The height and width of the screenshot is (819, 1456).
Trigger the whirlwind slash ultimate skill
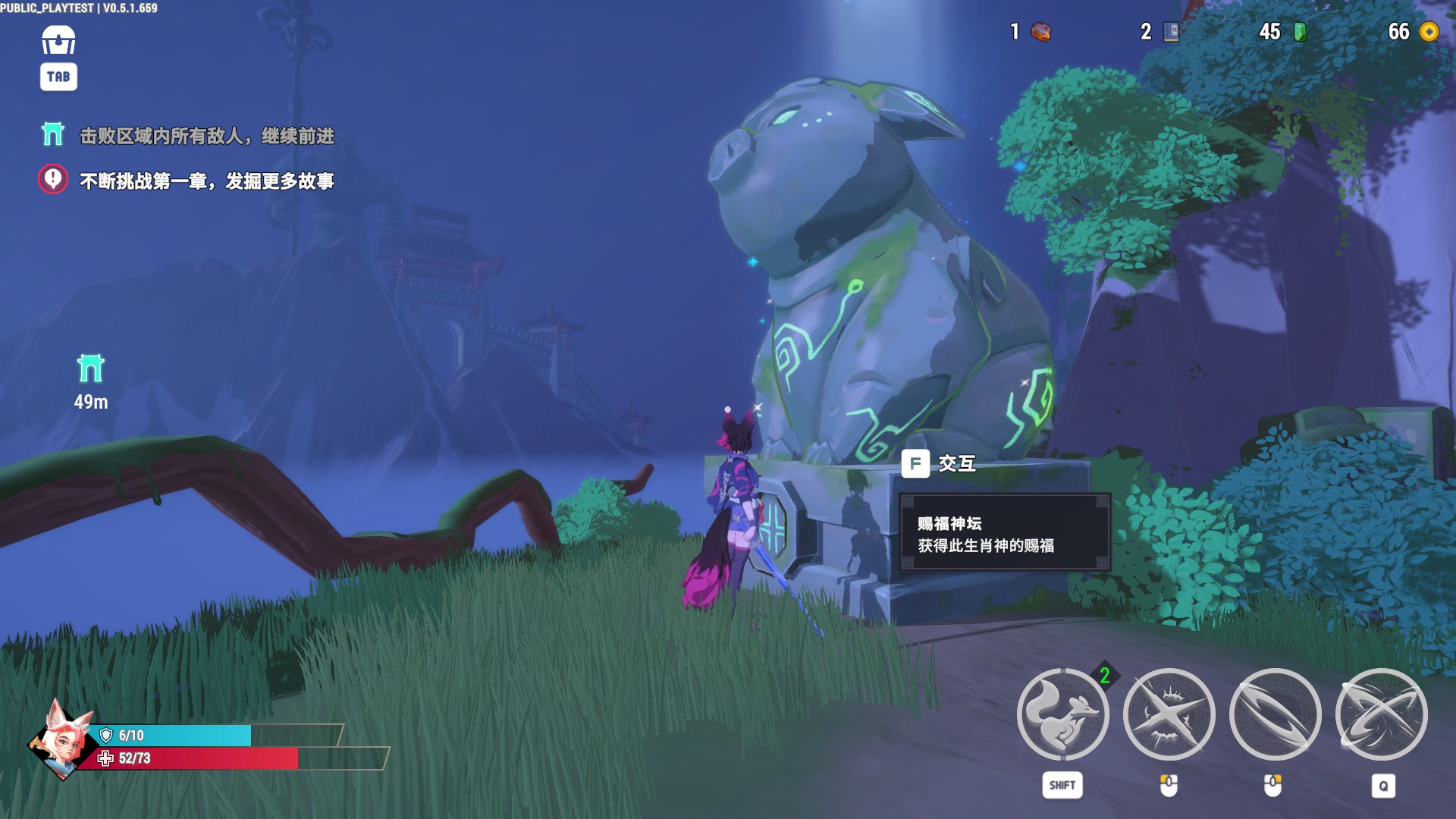pyautogui.click(x=1381, y=714)
